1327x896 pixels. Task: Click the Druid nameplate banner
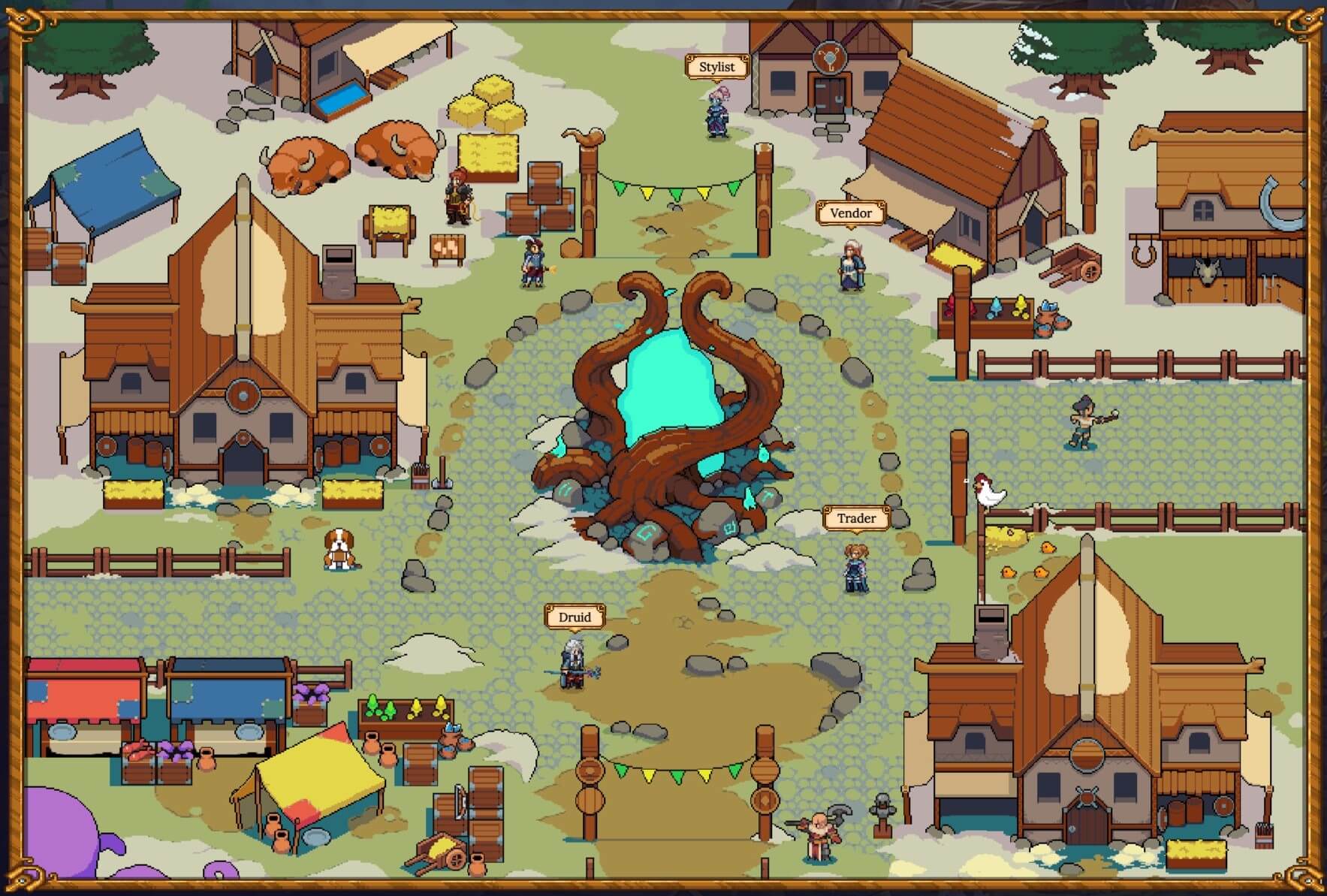click(x=573, y=617)
